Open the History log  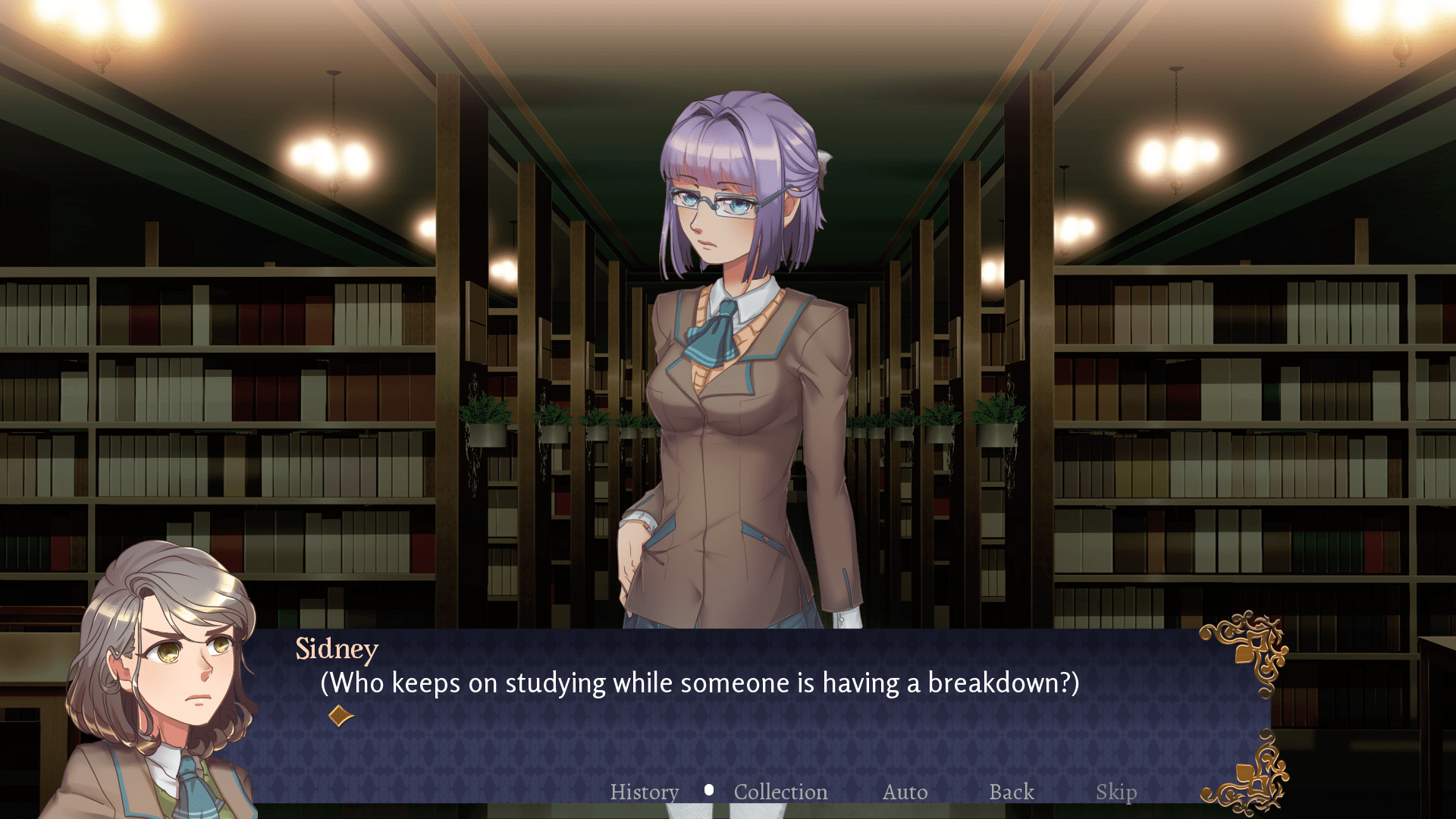click(644, 792)
